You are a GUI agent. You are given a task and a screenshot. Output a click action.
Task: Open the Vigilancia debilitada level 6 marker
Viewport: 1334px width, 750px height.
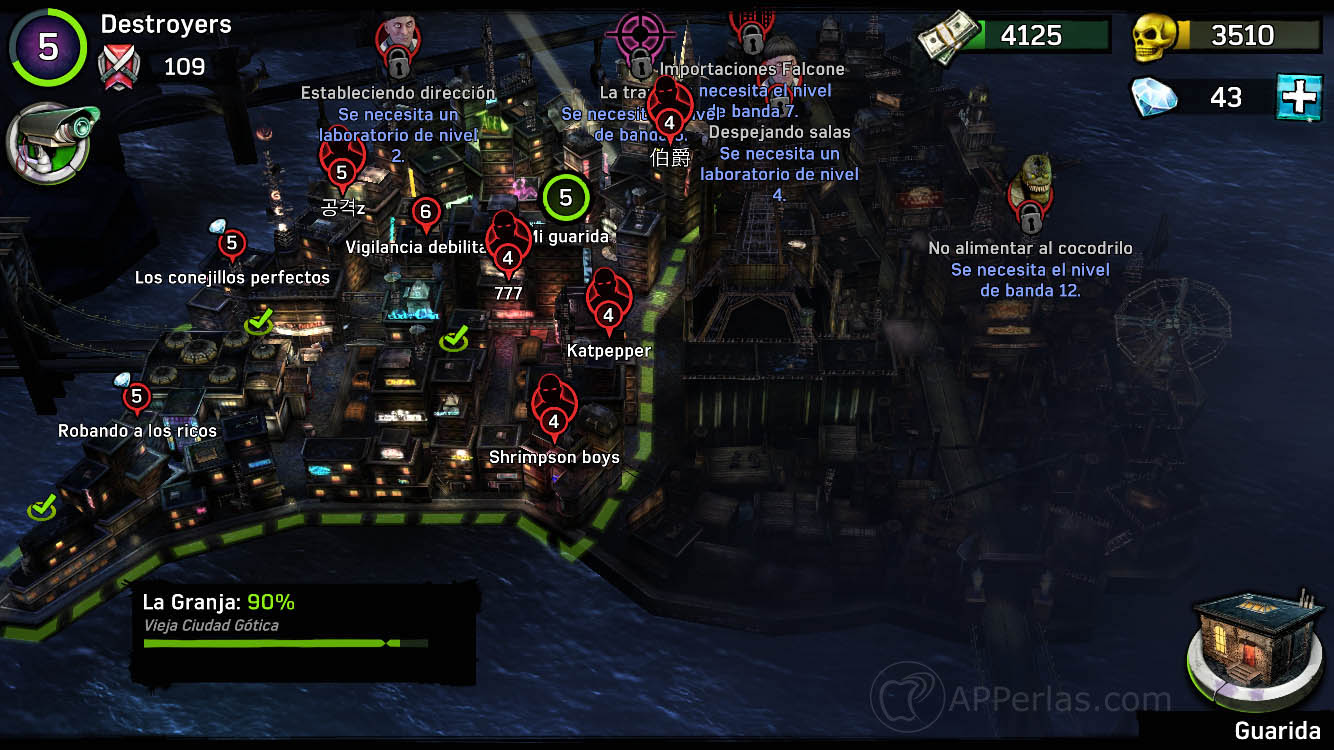[x=428, y=212]
